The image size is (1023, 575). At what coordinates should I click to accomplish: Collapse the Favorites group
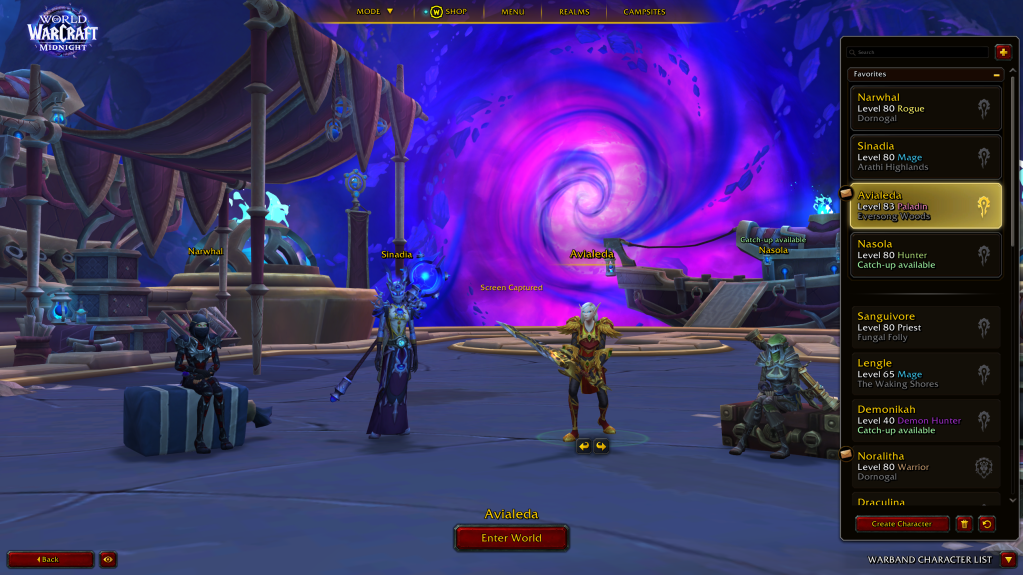coord(996,74)
